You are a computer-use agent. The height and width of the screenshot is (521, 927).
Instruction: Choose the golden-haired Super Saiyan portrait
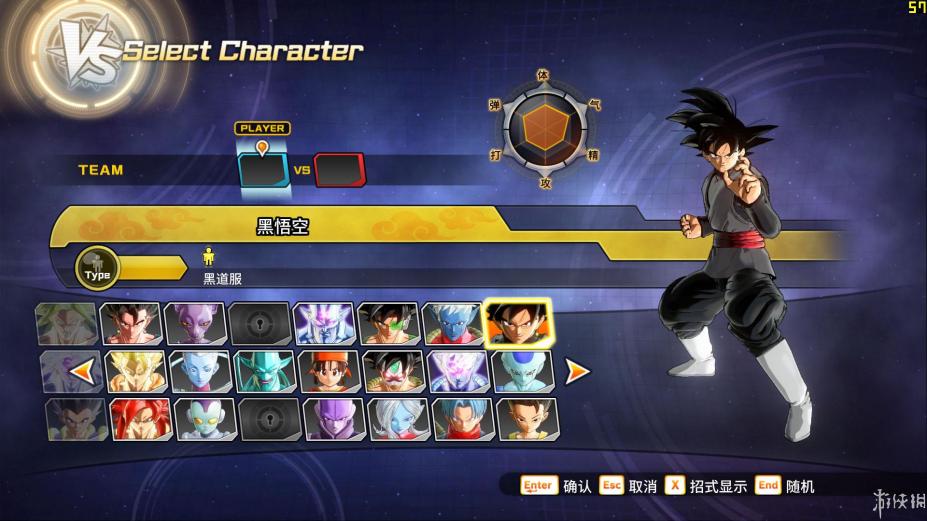[x=134, y=371]
